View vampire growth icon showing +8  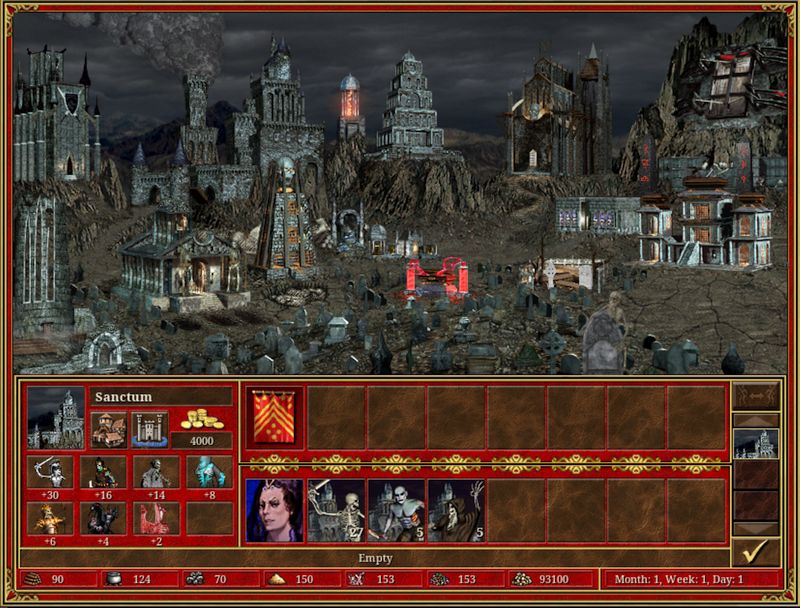tap(208, 471)
